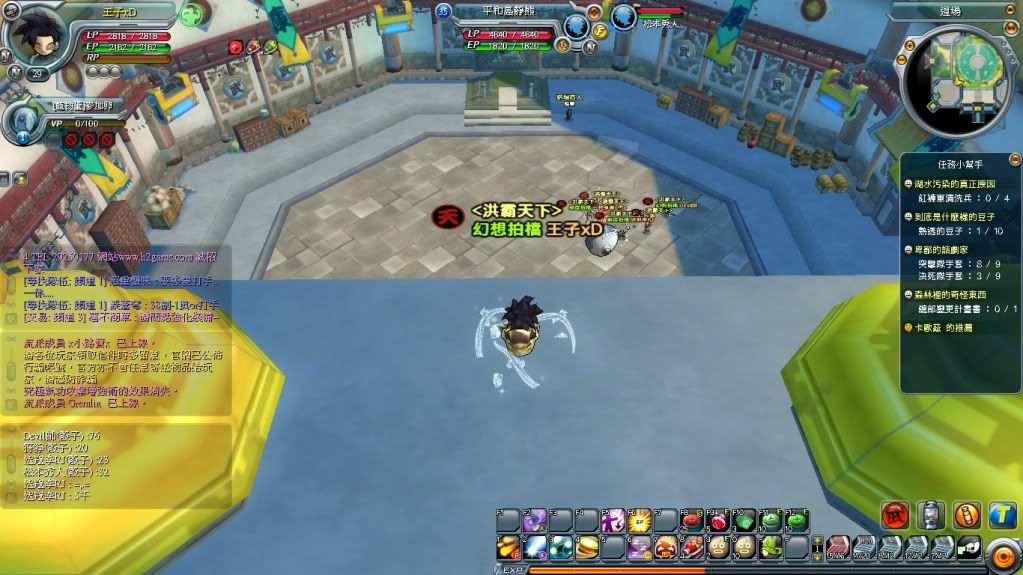Open the red torii gate menu button
The image size is (1023, 575).
pyautogui.click(x=895, y=514)
